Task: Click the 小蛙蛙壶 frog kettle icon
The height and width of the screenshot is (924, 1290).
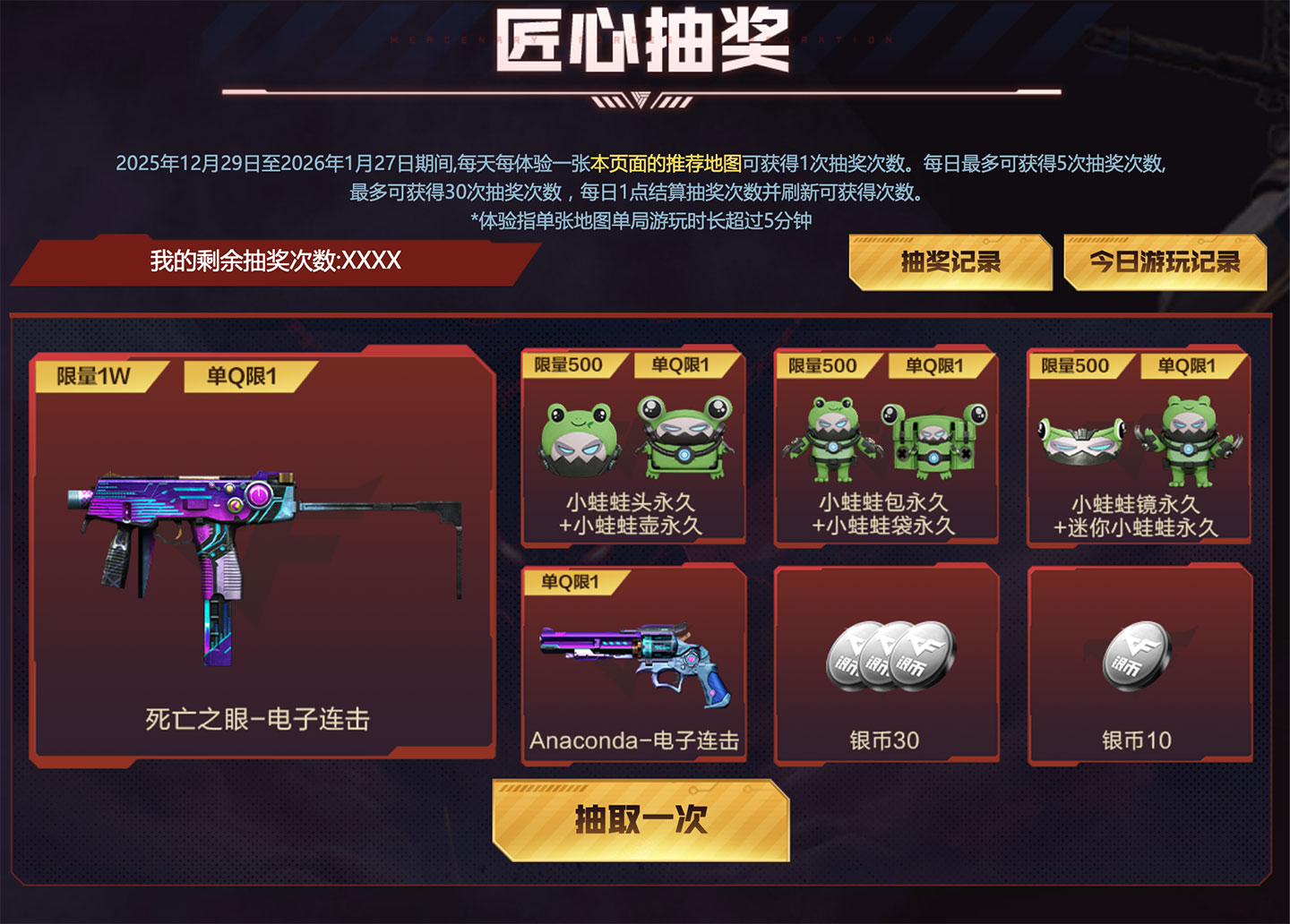Action: (x=685, y=439)
